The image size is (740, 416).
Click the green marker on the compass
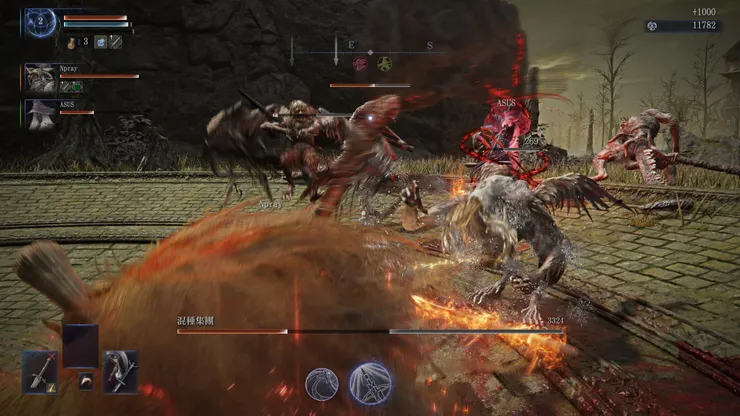click(384, 63)
